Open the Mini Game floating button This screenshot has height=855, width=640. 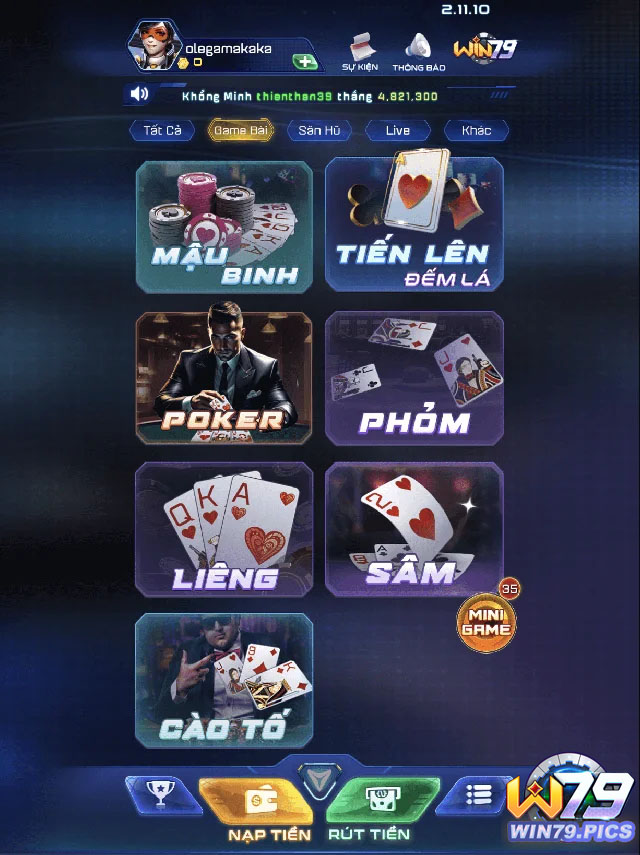point(487,620)
